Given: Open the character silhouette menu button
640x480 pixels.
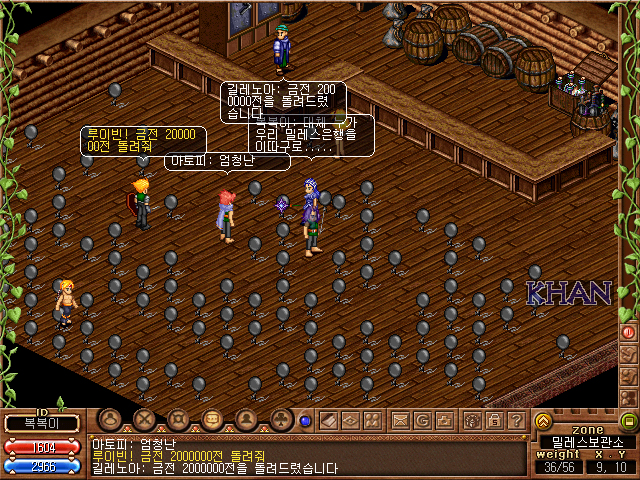Looking at the screenshot, I should 111,420.
